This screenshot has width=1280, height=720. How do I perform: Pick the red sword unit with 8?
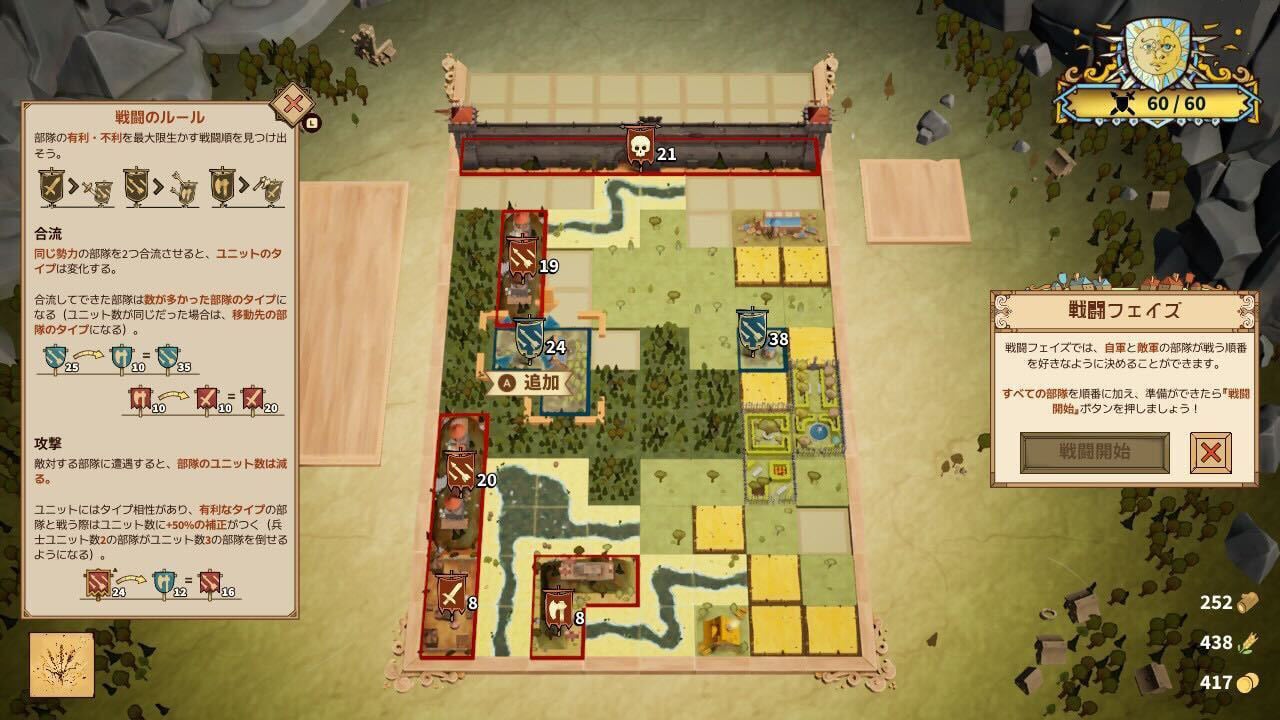click(x=452, y=595)
